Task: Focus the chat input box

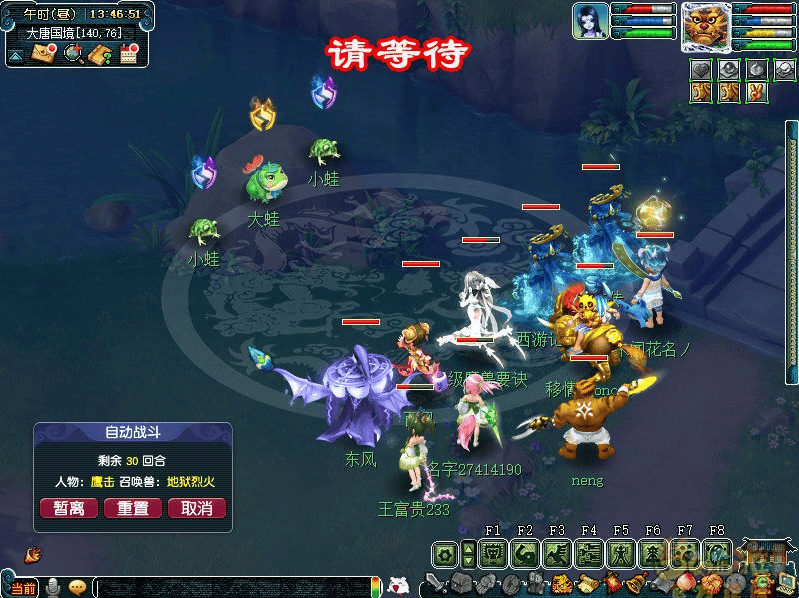Action: 230,587
